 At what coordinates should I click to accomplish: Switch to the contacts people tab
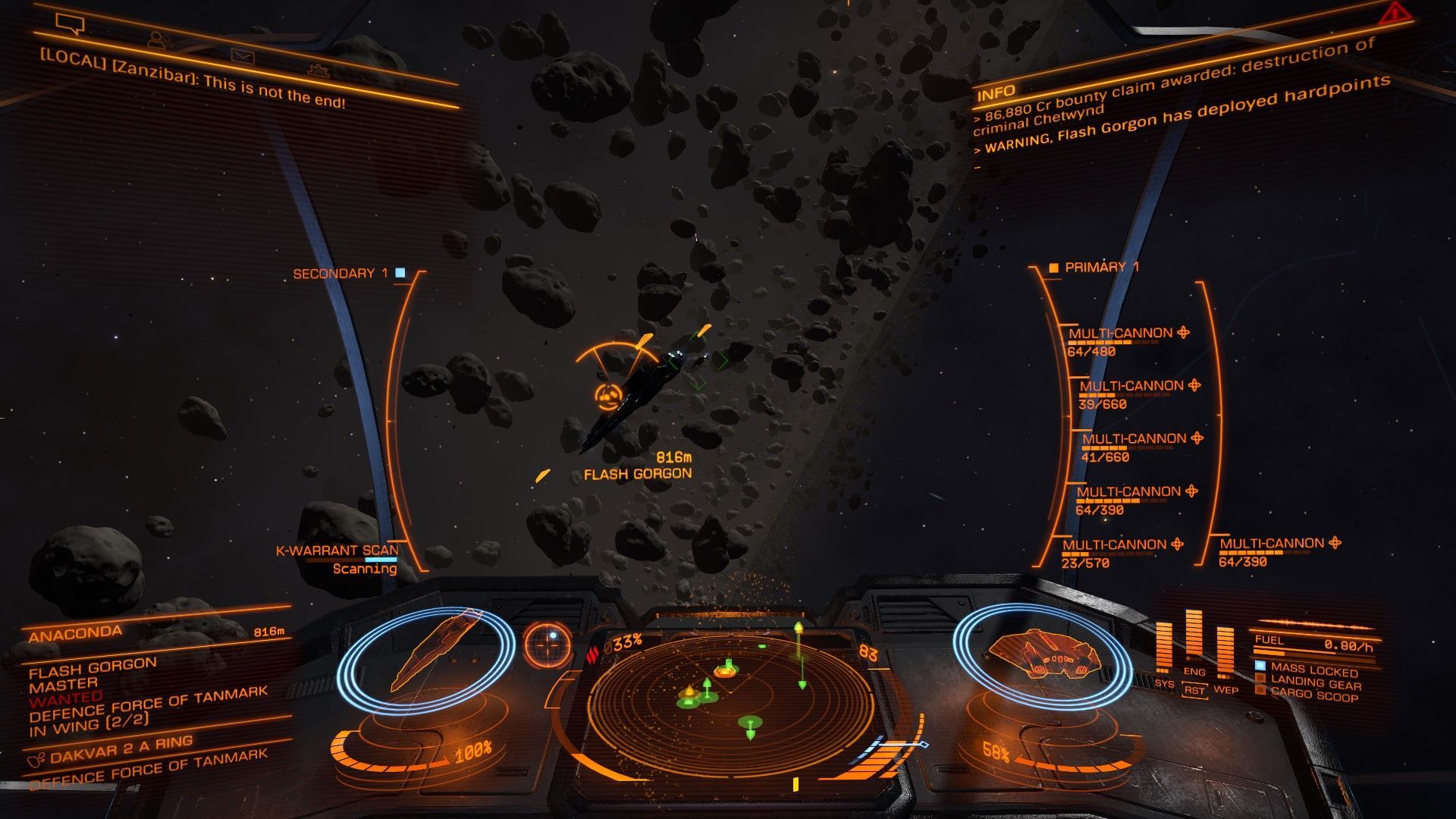pyautogui.click(x=158, y=39)
